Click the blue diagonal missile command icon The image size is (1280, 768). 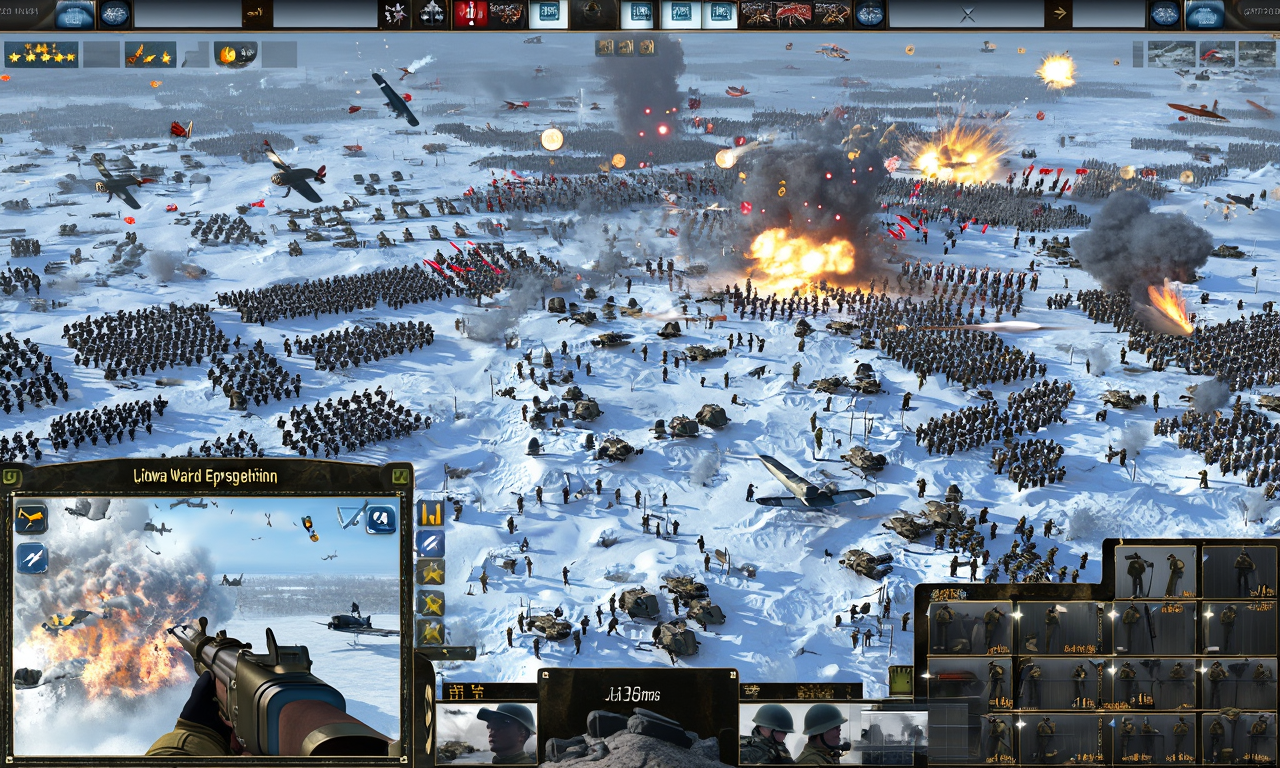pos(431,543)
